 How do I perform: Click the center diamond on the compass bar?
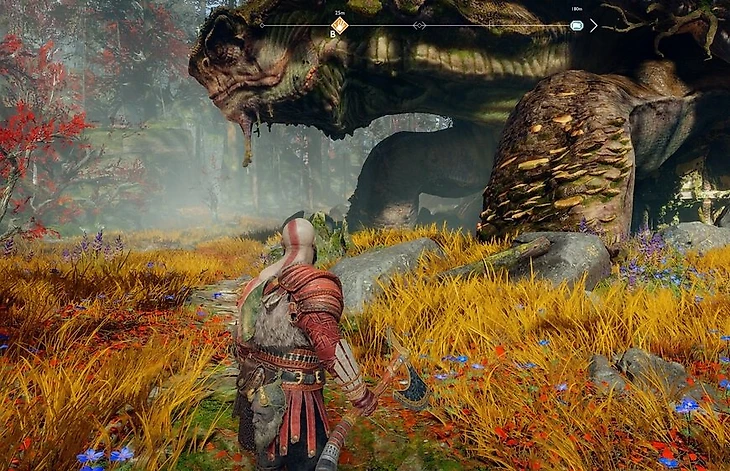pos(419,25)
